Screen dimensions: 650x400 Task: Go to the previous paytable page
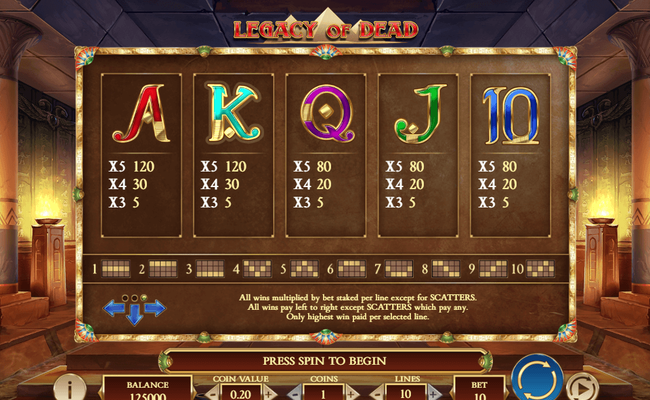(113, 309)
